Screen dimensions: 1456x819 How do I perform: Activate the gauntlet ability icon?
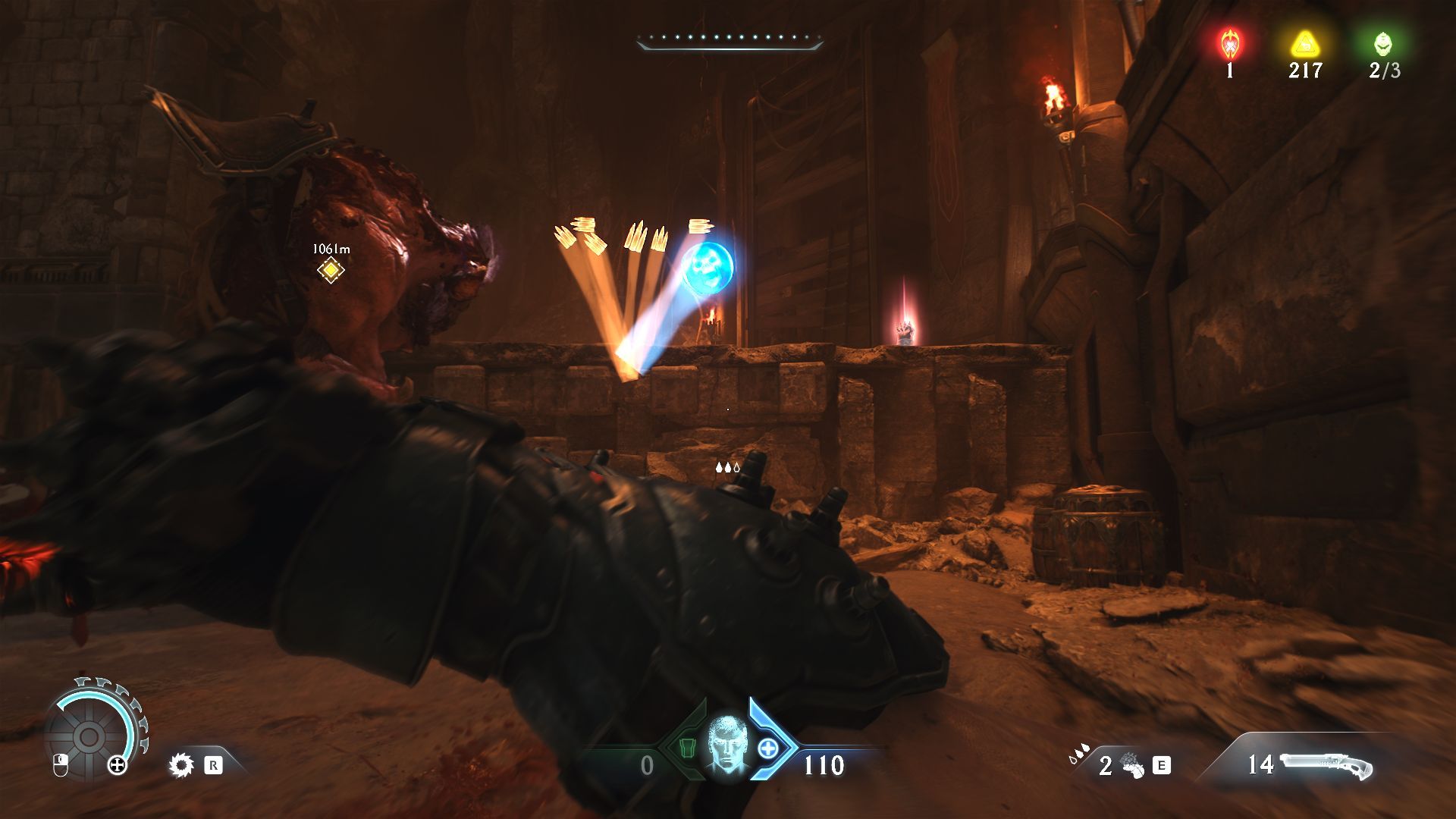click(1131, 766)
